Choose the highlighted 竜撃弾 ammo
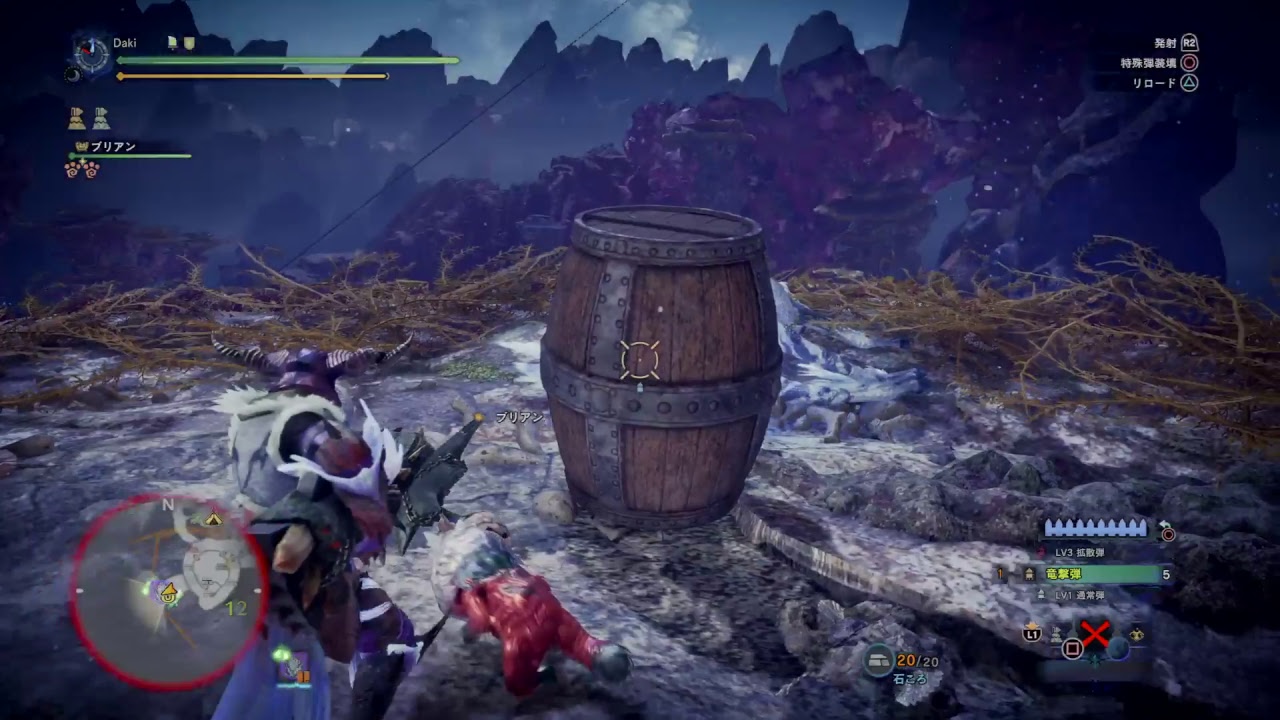This screenshot has width=1280, height=720. click(1090, 574)
